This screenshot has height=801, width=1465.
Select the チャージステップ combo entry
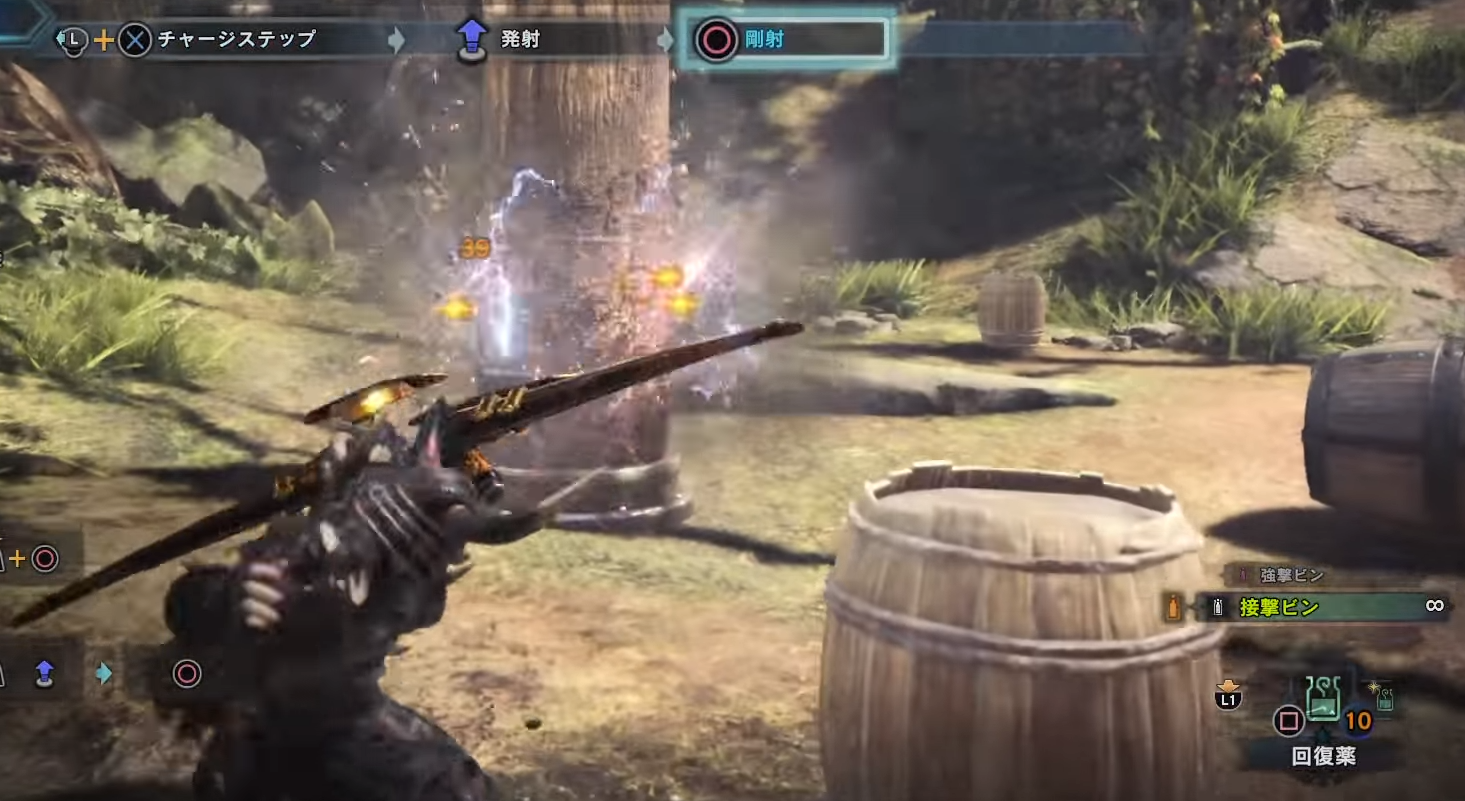point(236,40)
